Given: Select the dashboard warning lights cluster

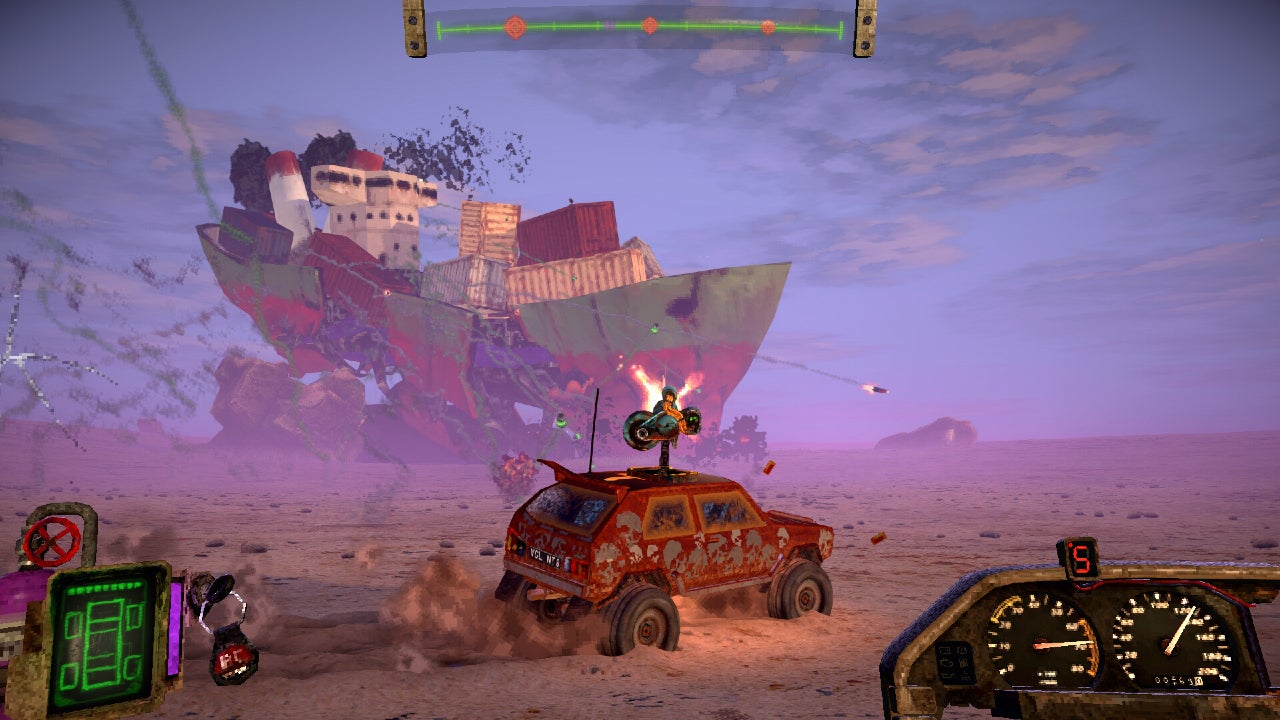Looking at the screenshot, I should (955, 662).
